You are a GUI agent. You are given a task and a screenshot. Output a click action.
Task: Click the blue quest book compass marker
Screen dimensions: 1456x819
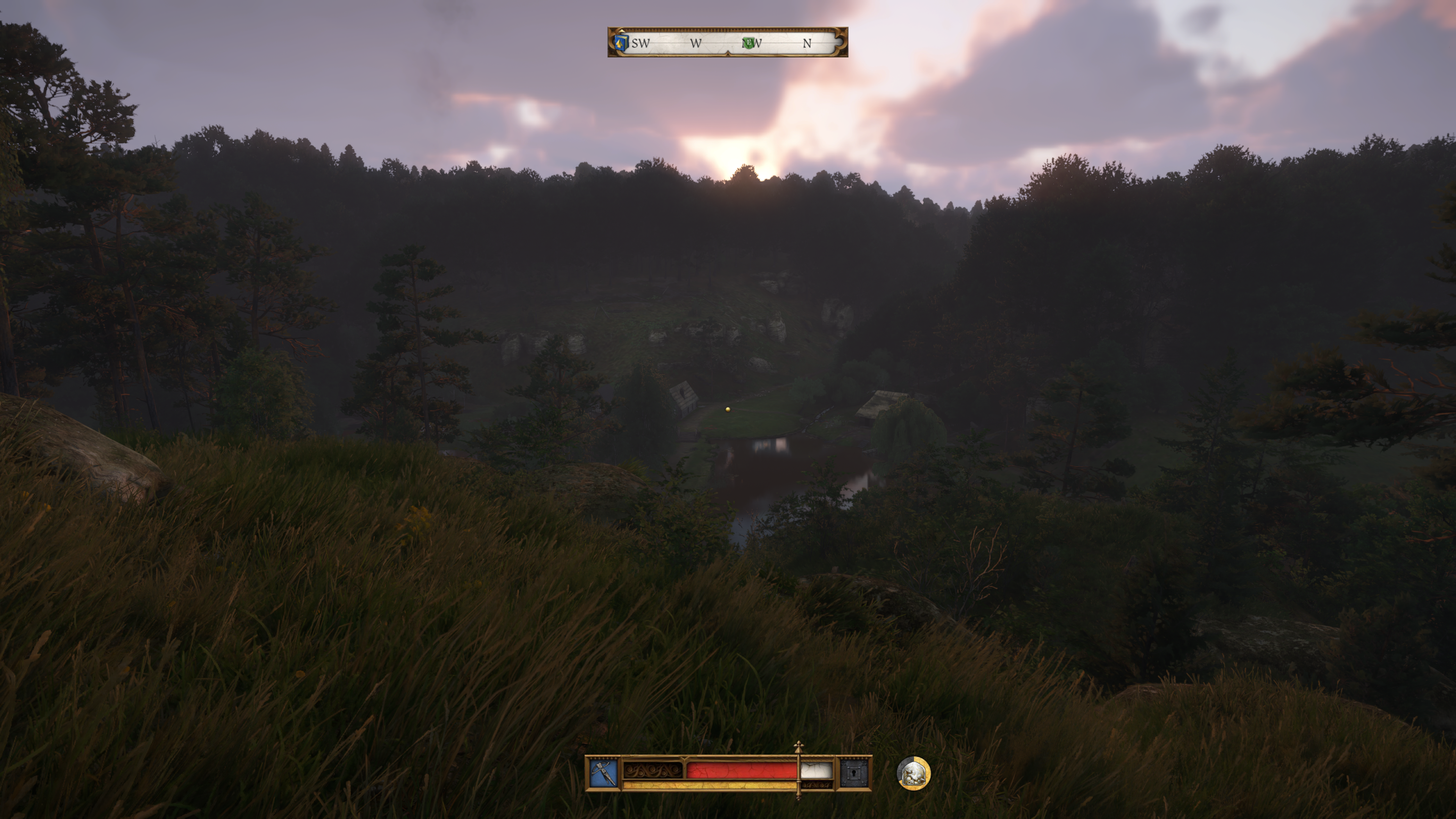point(621,42)
